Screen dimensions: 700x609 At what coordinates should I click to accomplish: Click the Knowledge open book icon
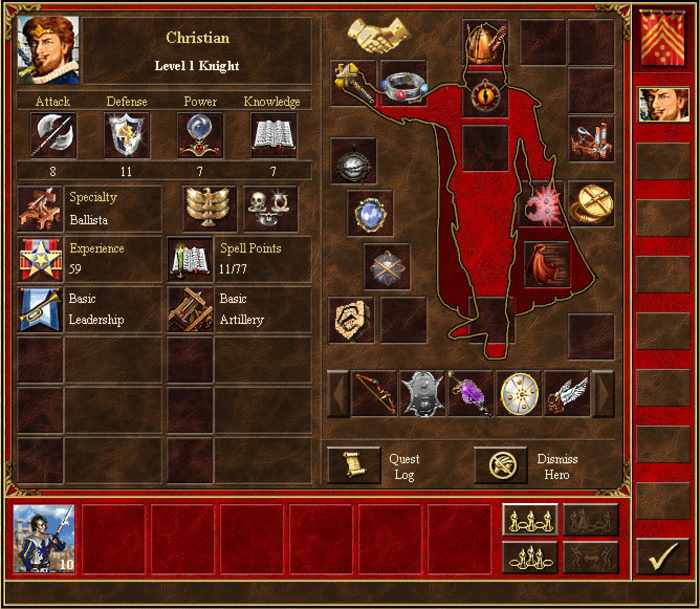pos(273,135)
